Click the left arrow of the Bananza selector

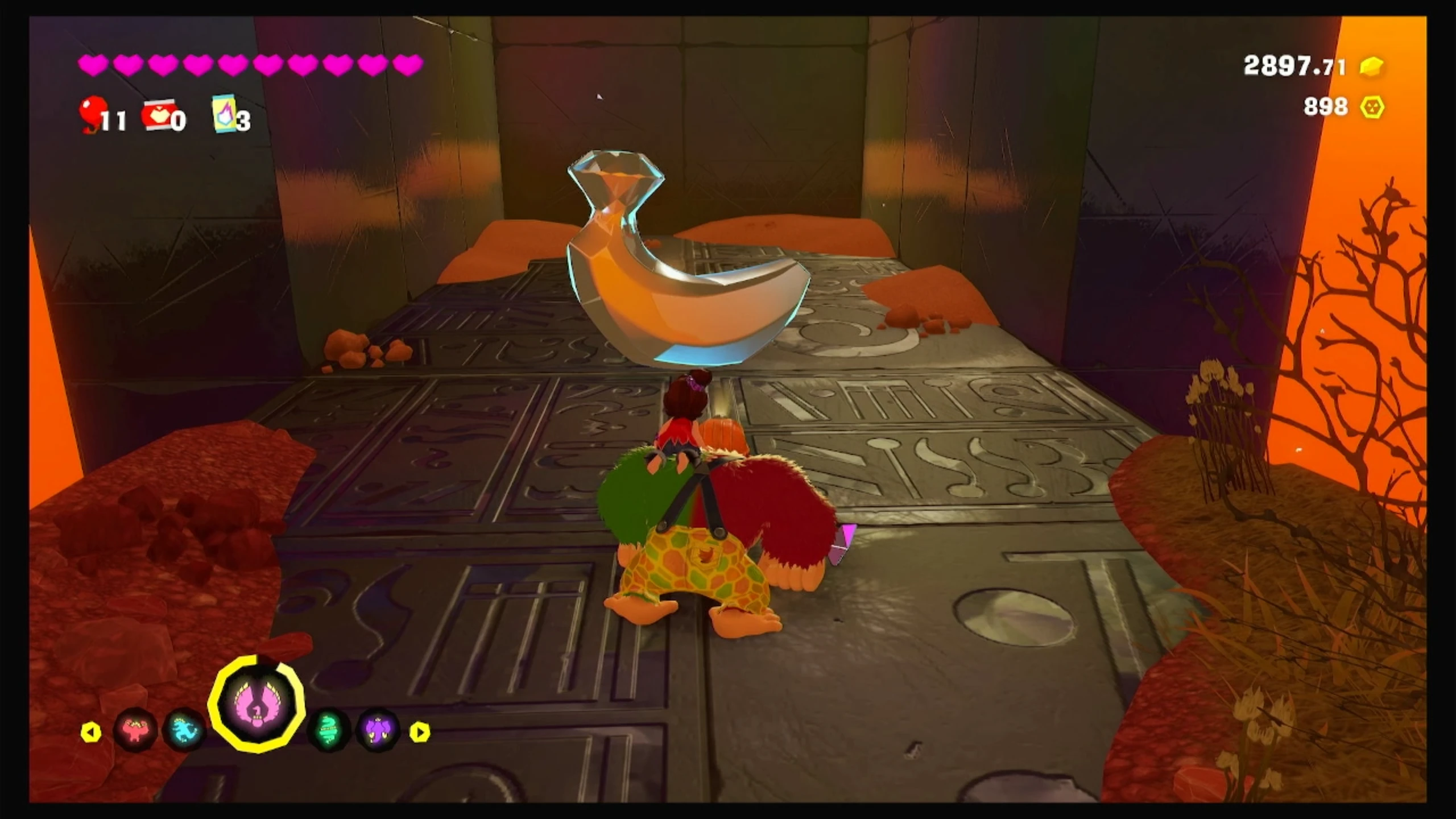click(91, 733)
